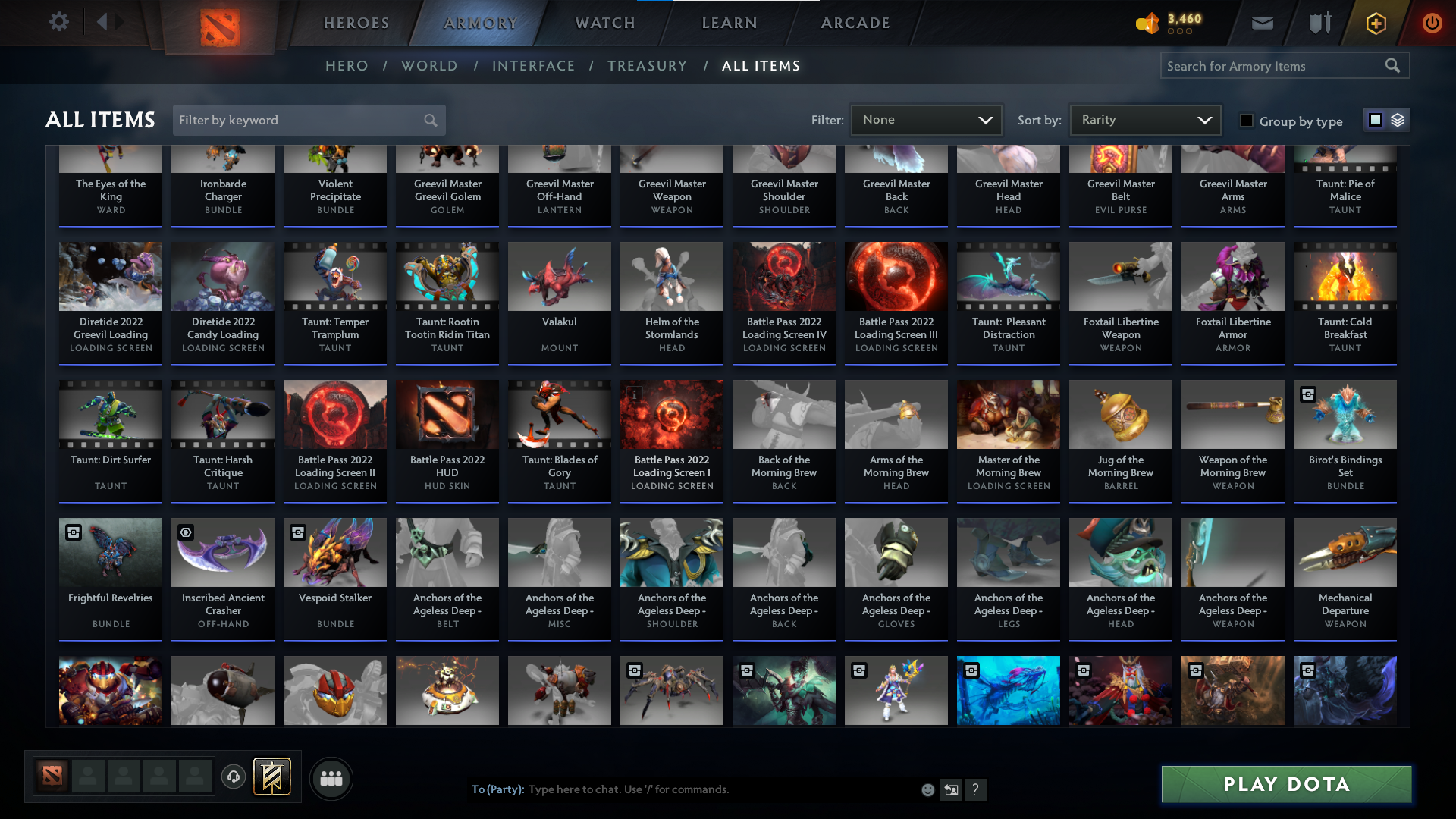The width and height of the screenshot is (1456, 819).
Task: Open the Filter: None dropdown
Action: pyautogui.click(x=926, y=119)
